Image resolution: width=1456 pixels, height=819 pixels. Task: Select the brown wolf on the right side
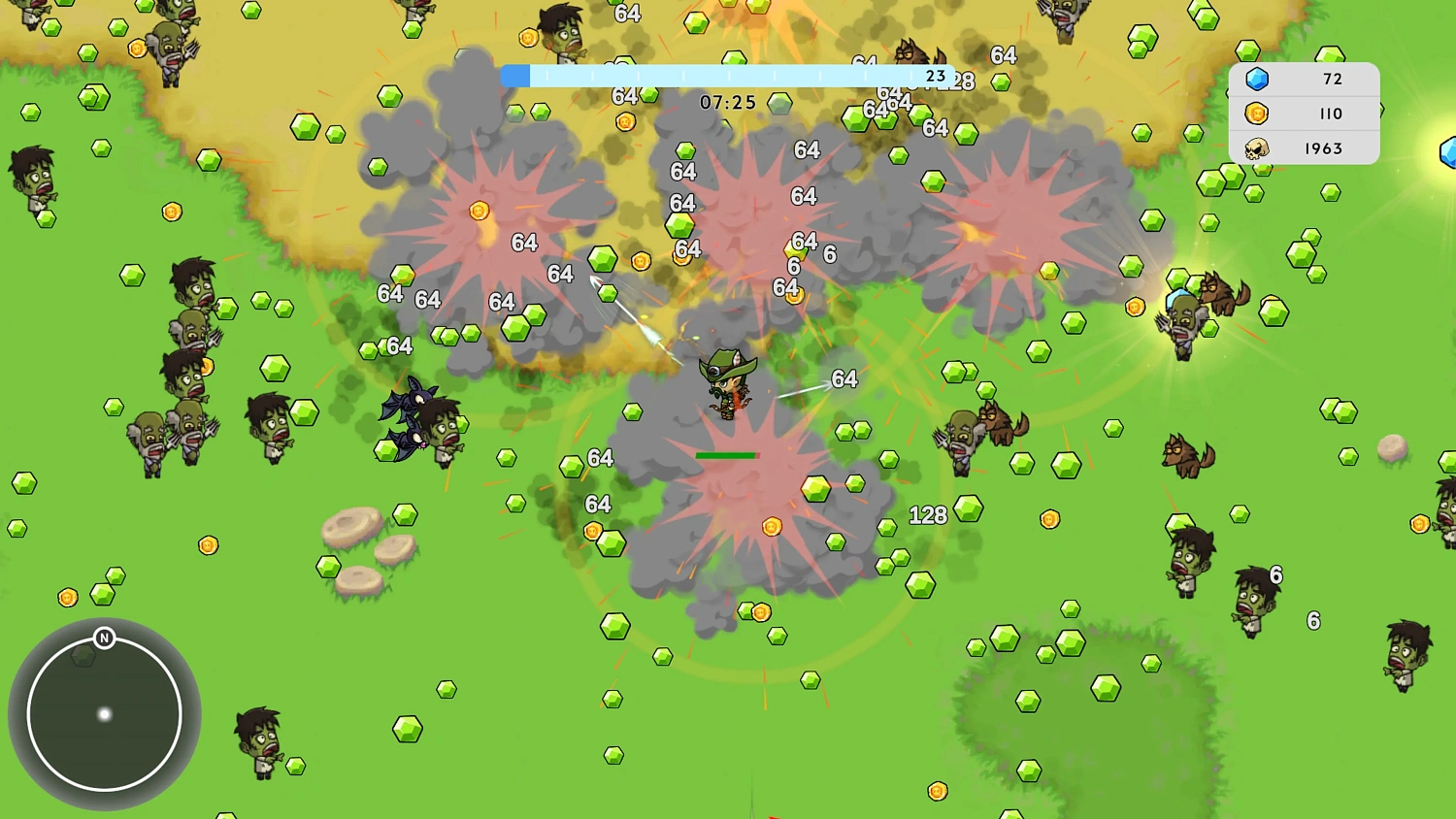click(1186, 456)
